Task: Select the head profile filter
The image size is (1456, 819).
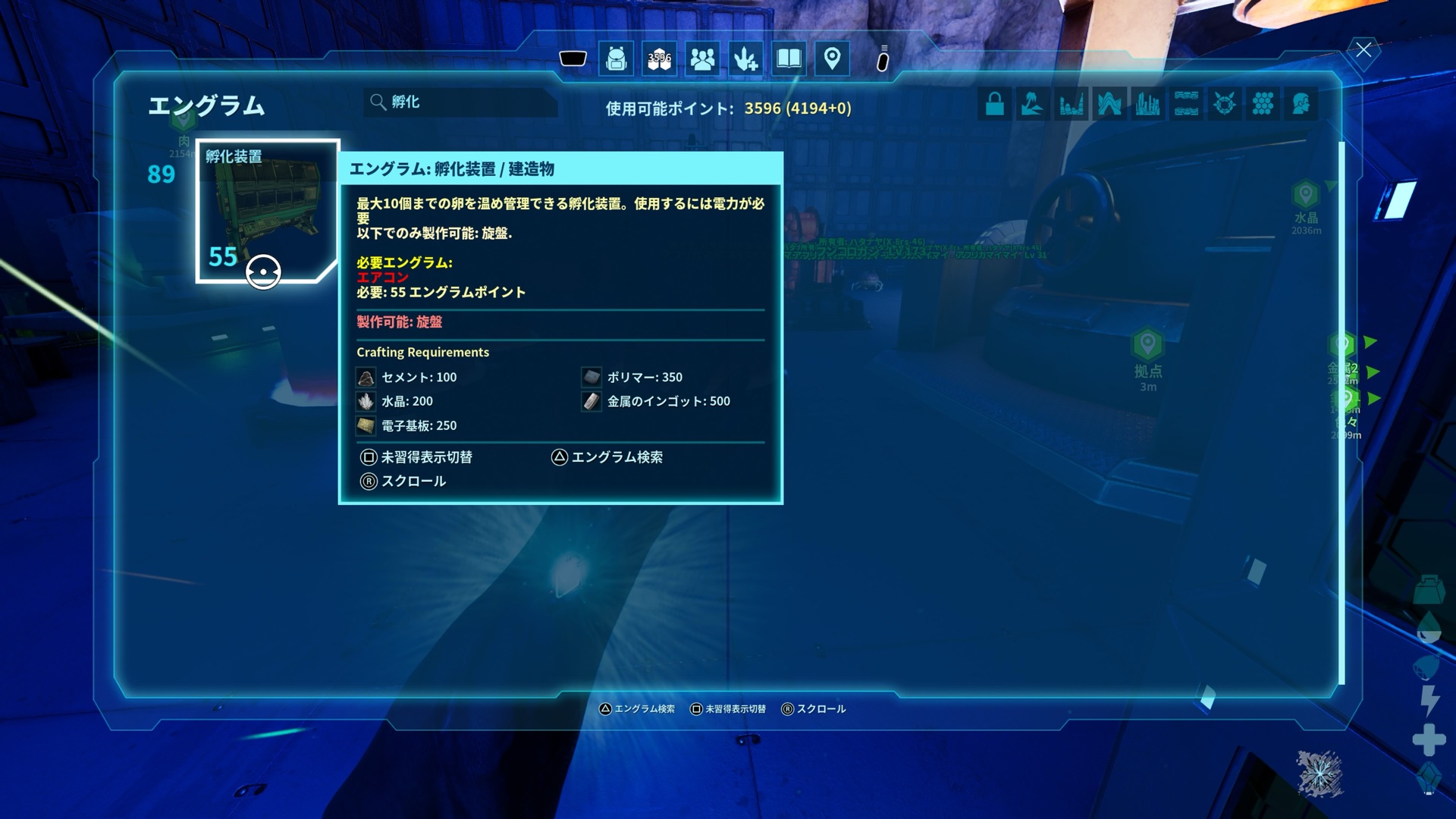Action: tap(1301, 104)
